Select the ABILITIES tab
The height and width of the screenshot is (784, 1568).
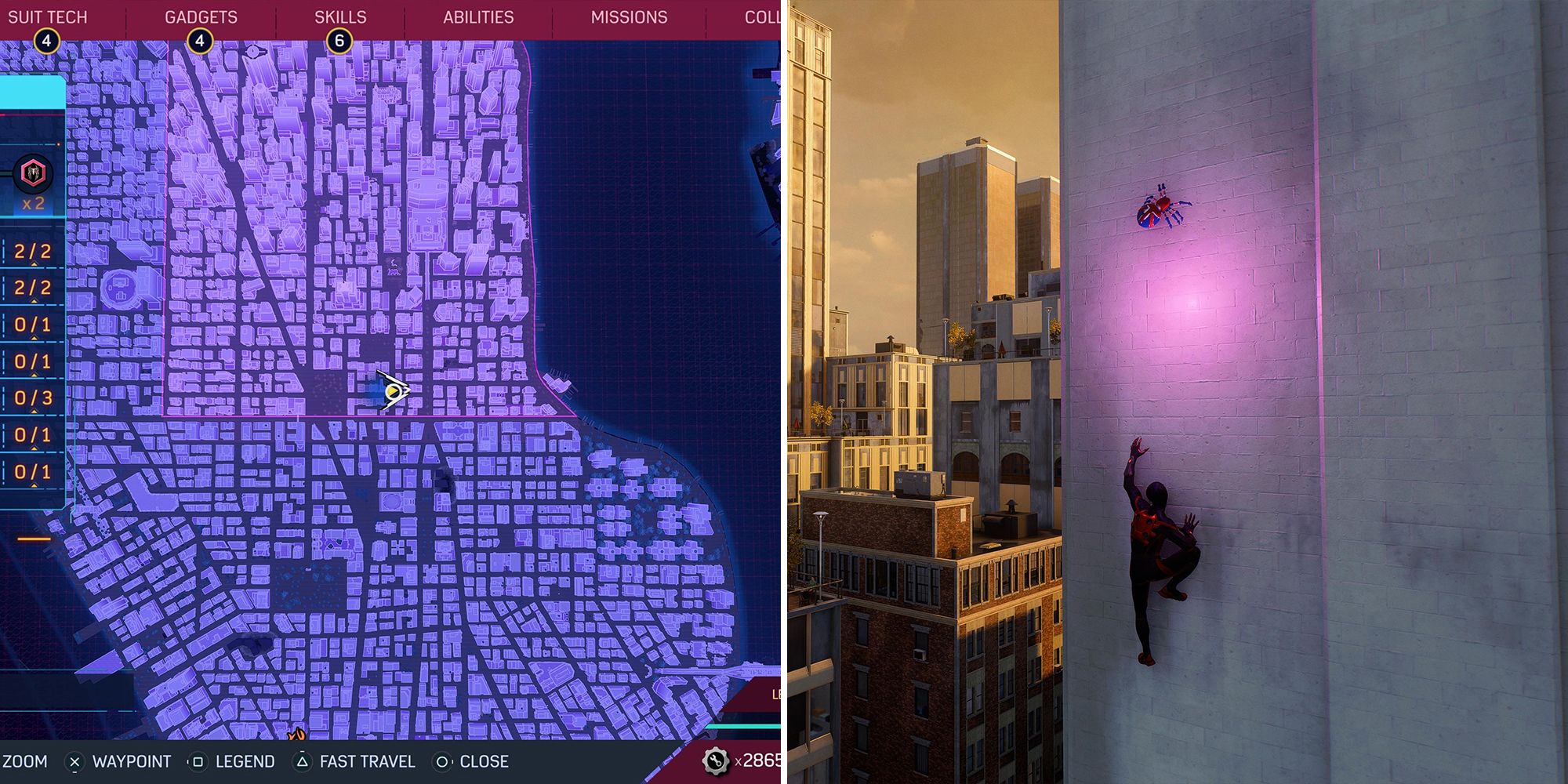478,16
